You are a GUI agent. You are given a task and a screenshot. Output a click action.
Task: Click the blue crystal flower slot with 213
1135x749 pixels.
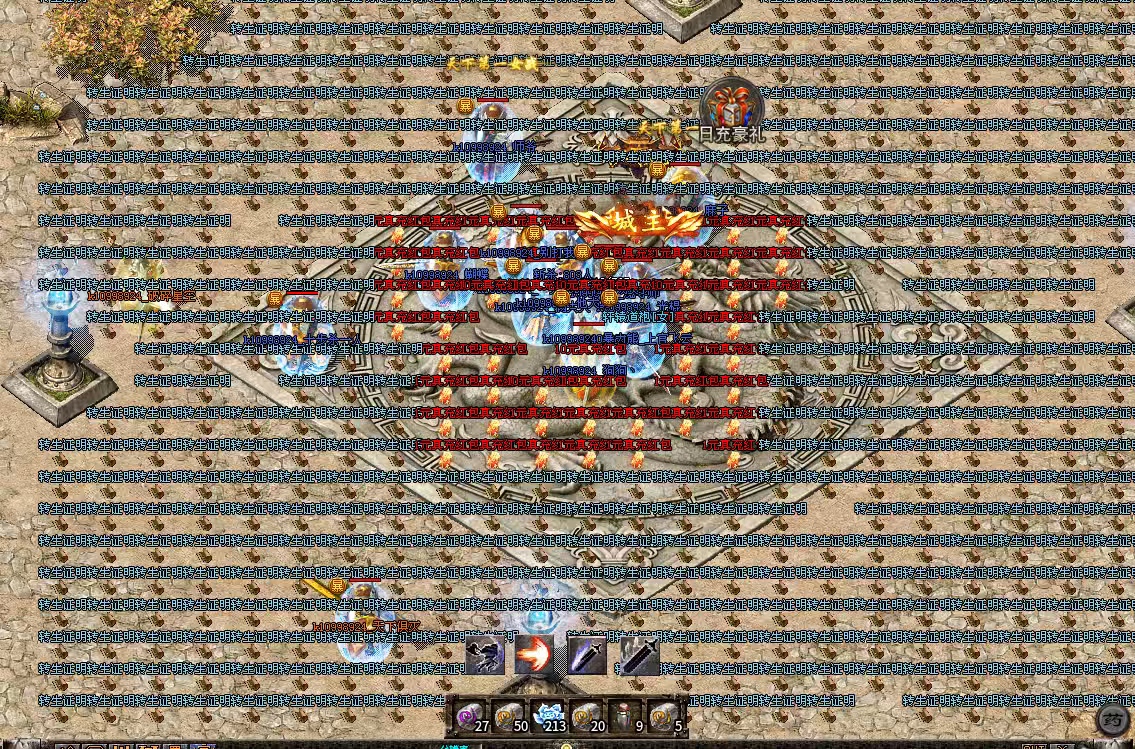pos(548,716)
